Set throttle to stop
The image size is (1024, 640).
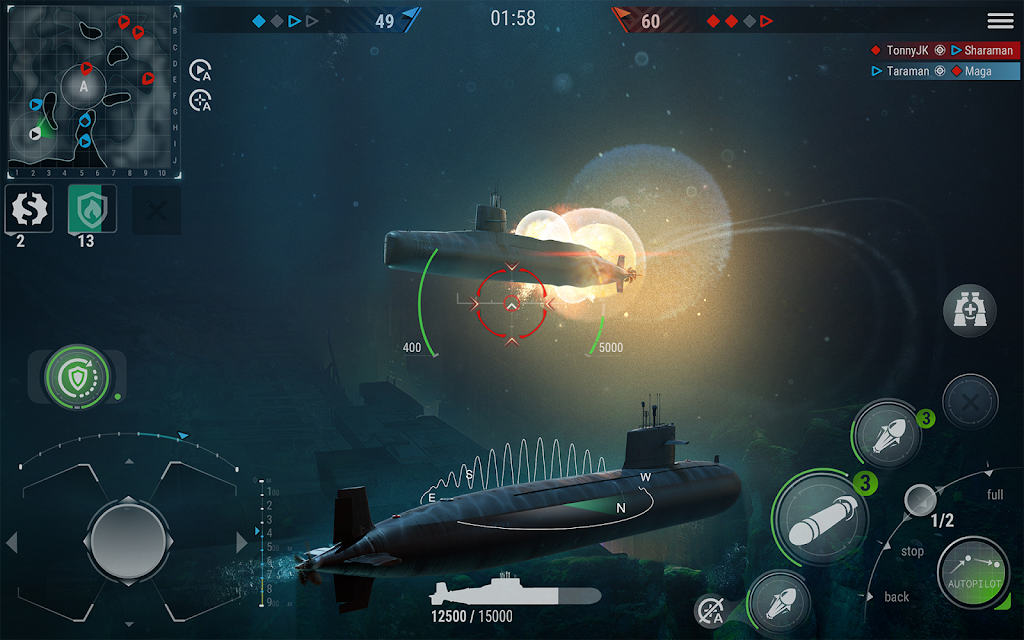tap(912, 551)
